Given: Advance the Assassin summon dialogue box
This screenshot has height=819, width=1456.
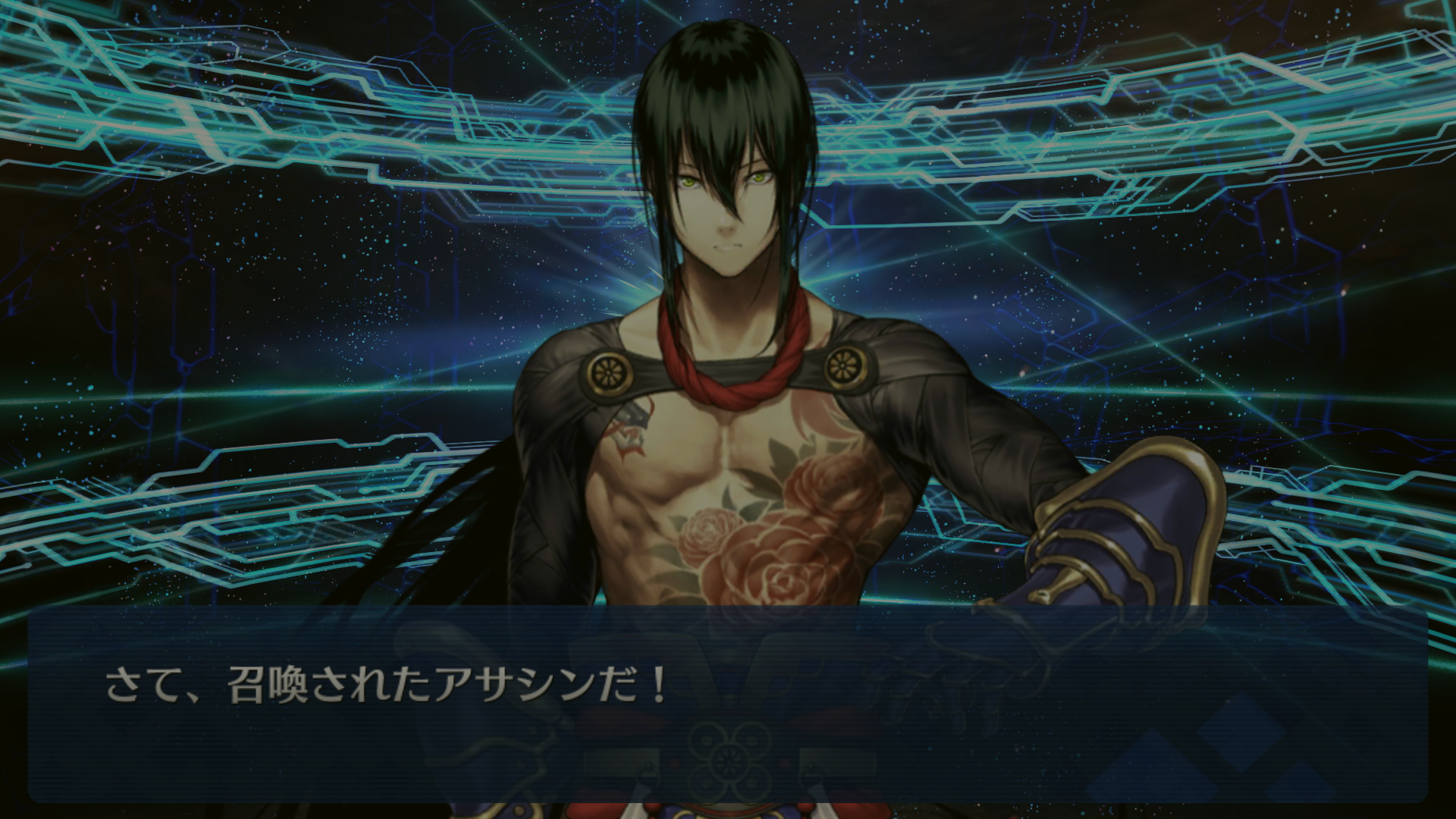Looking at the screenshot, I should [x=728, y=705].
